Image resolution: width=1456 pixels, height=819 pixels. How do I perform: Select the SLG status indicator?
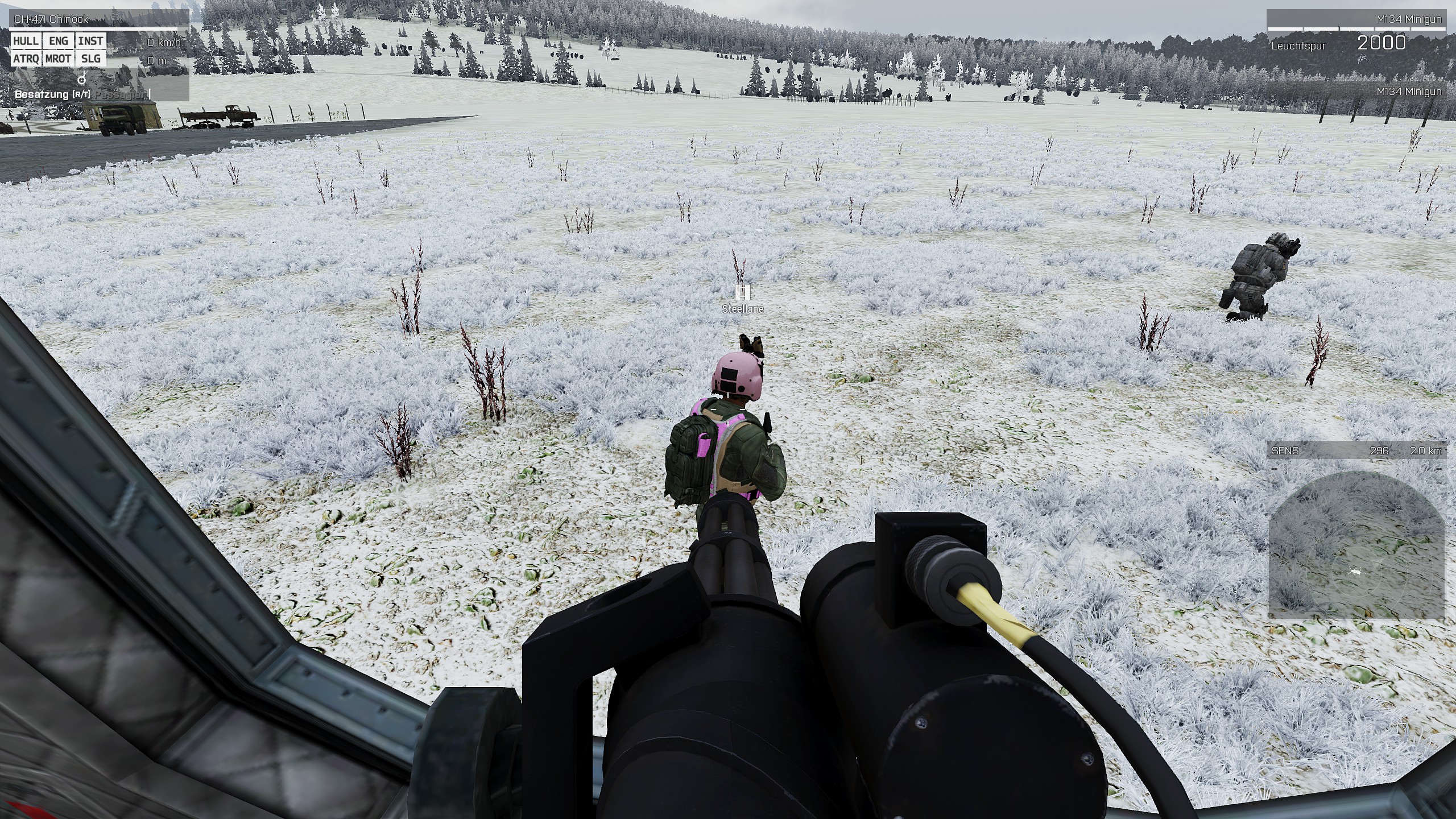click(x=90, y=59)
